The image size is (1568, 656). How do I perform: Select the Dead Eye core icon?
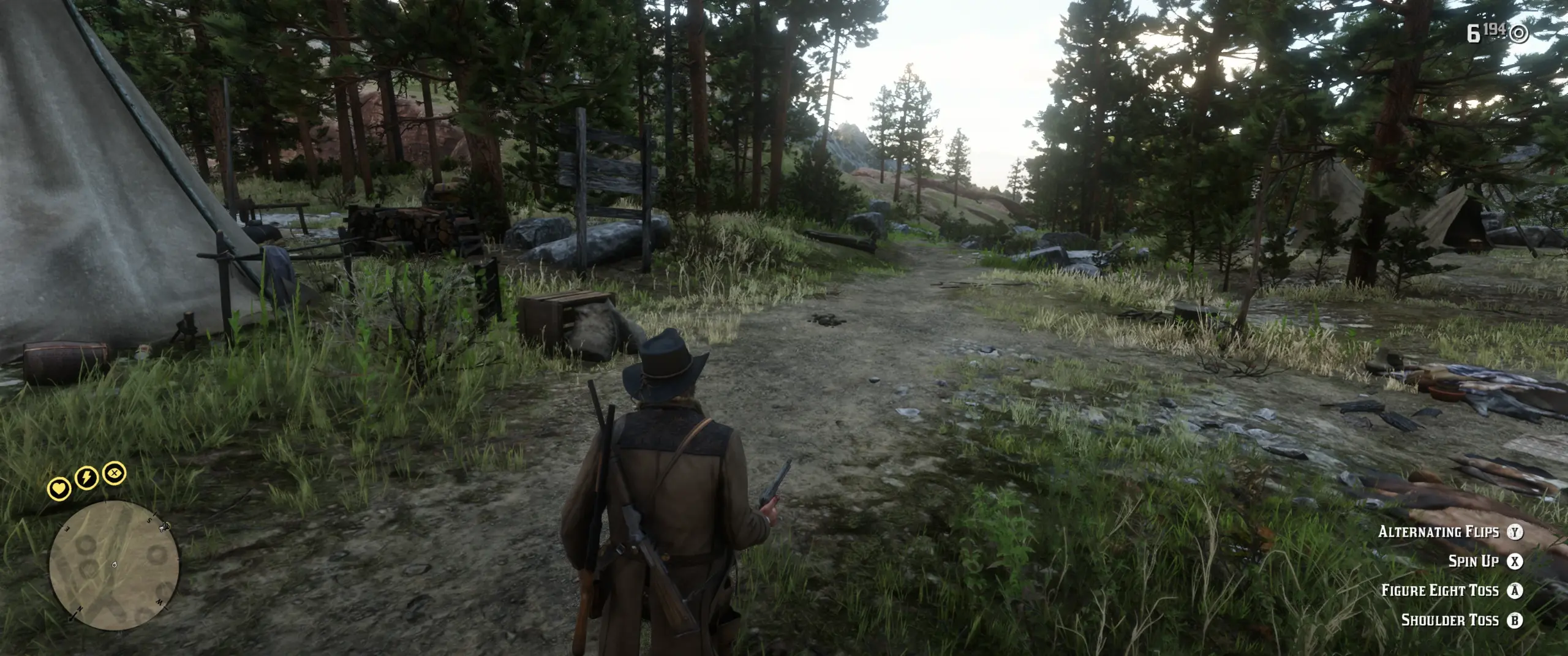click(114, 473)
